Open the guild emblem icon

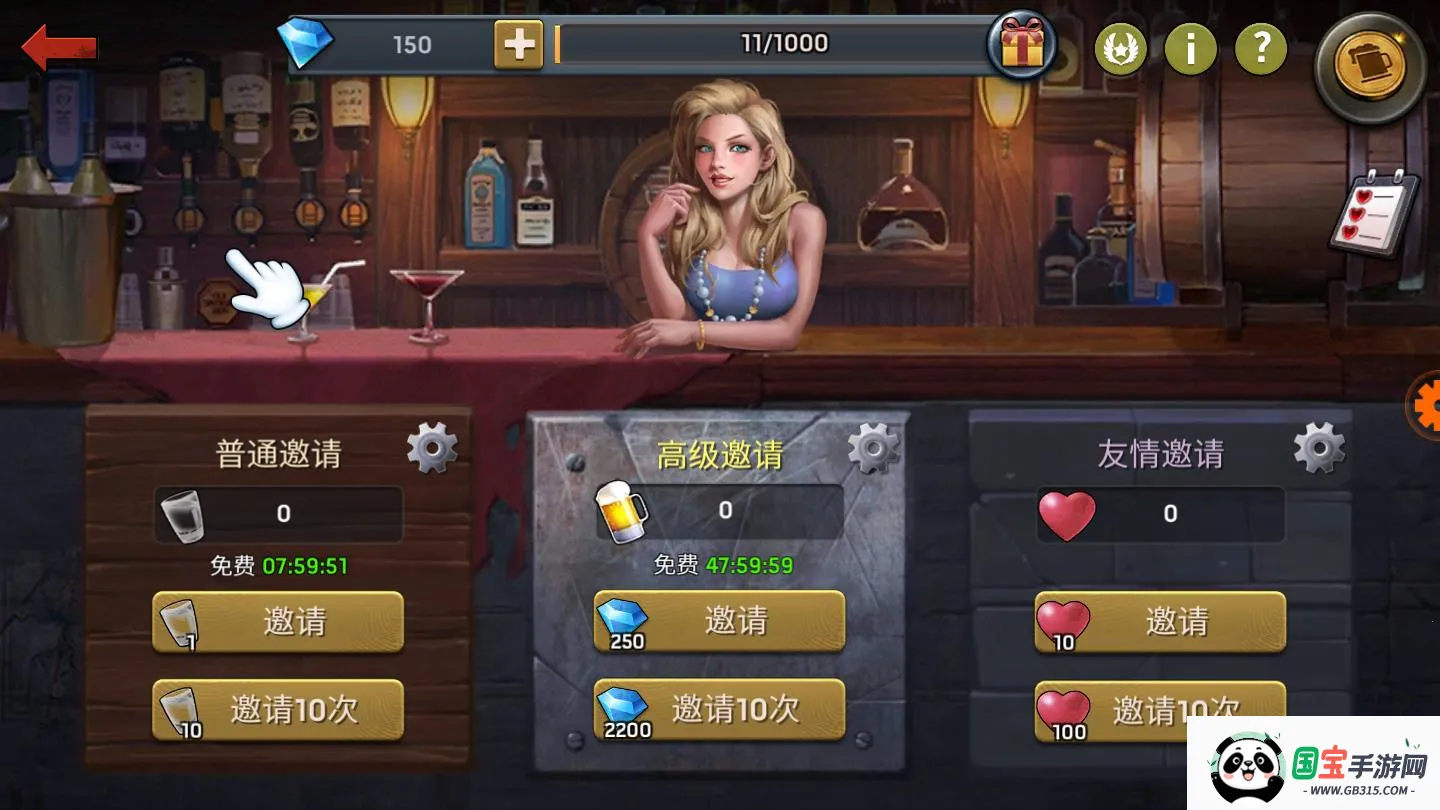(1121, 49)
